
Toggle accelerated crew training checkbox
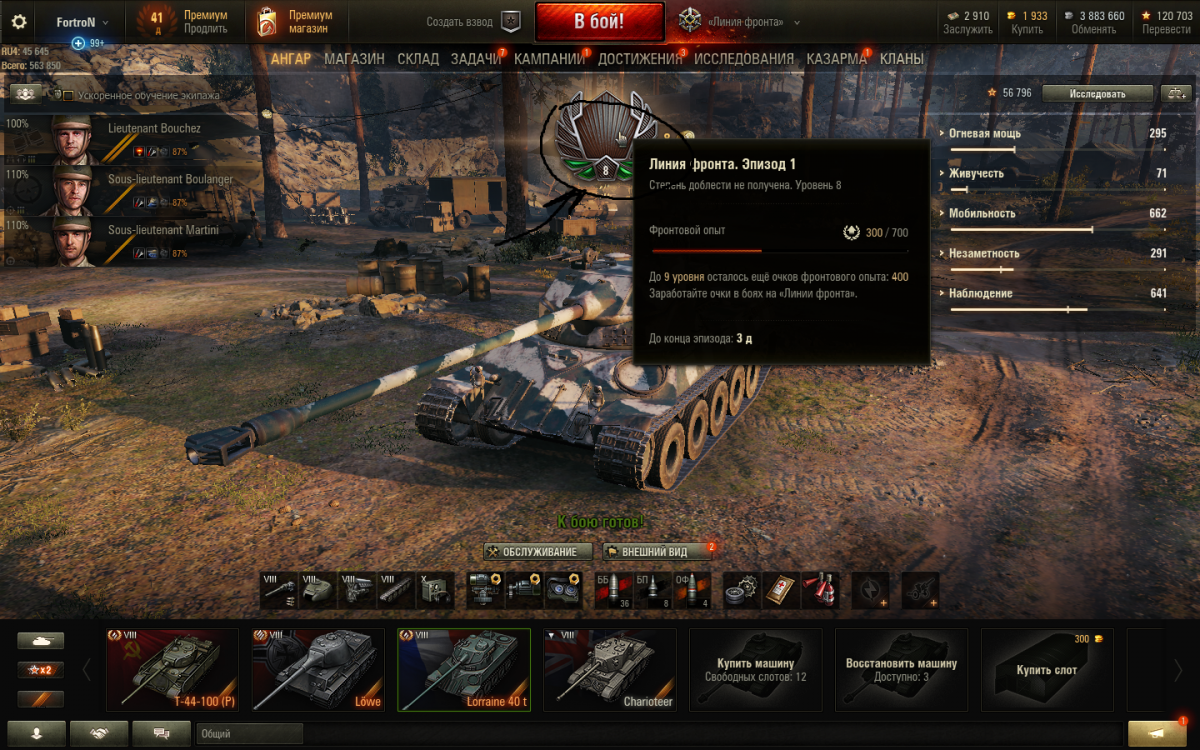click(68, 96)
